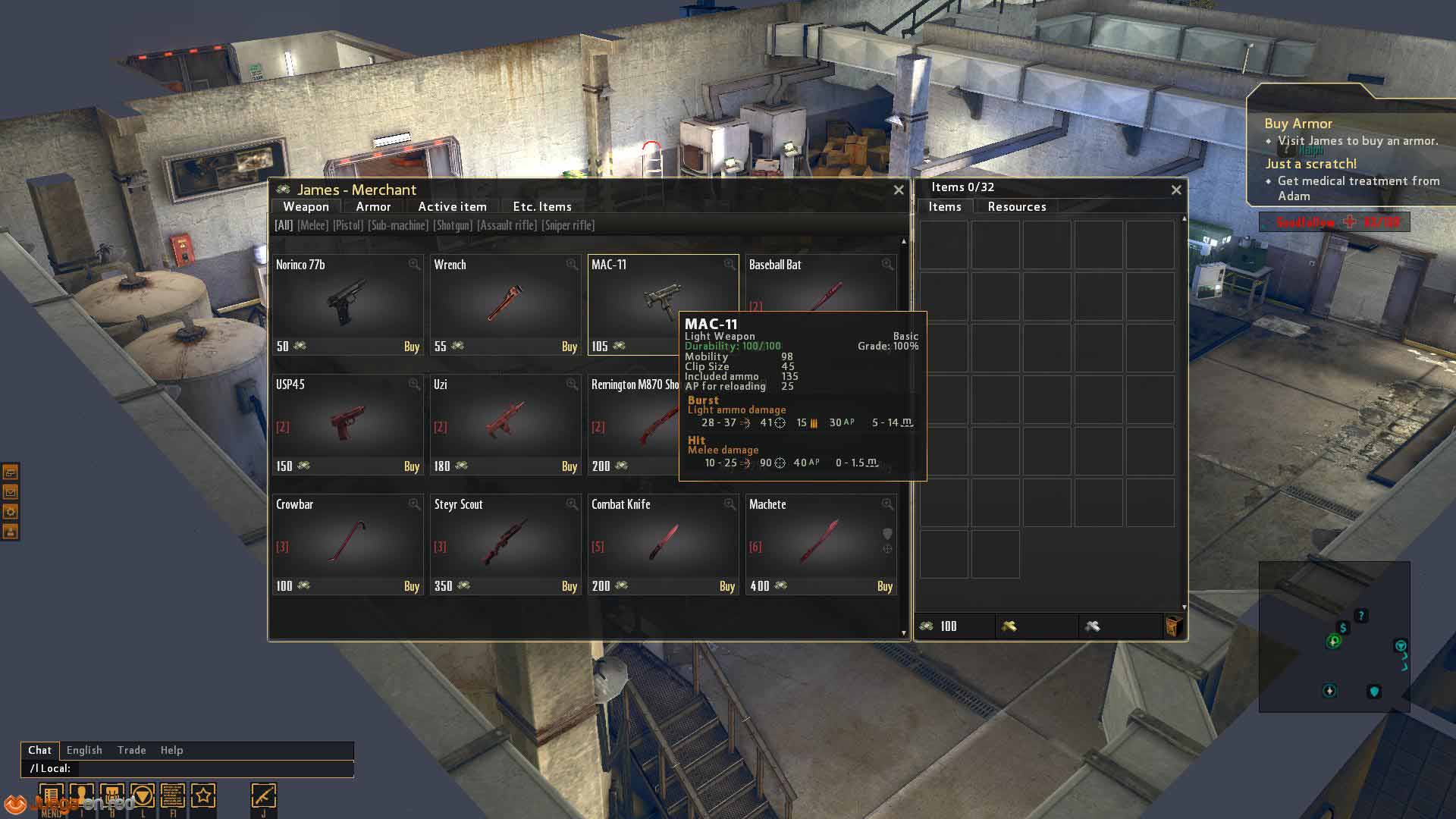This screenshot has width=1456, height=819.
Task: Open the Trade chat tab
Action: pyautogui.click(x=131, y=750)
